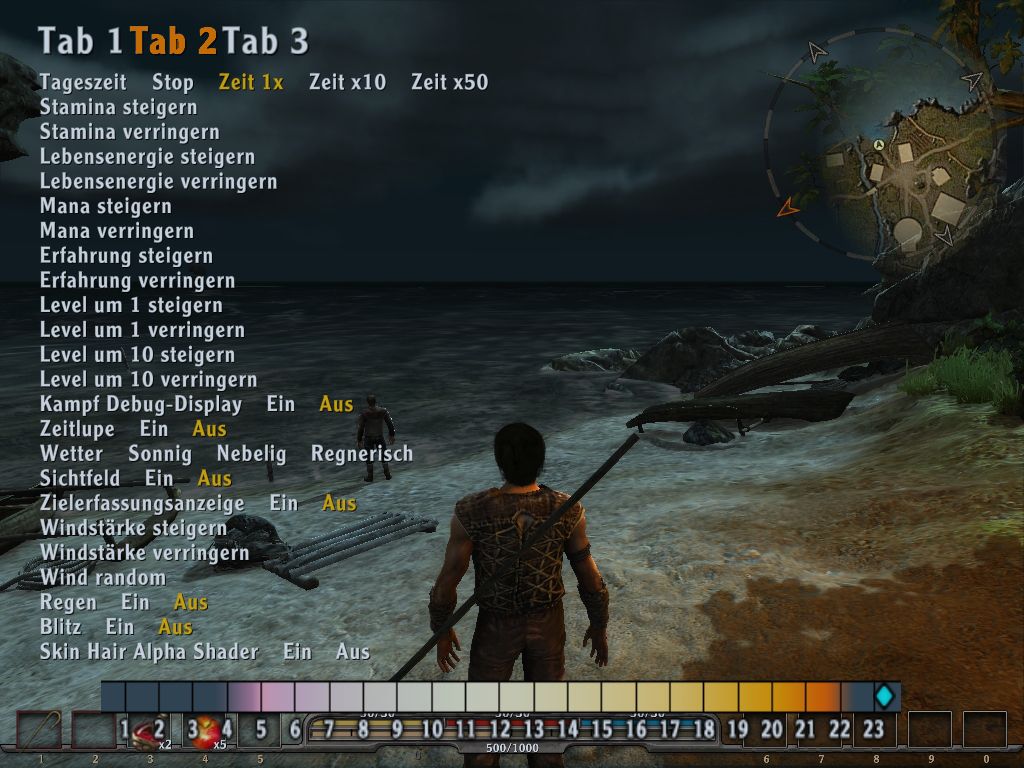1024x768 pixels.
Task: Select the Tab 2 heading
Action: [173, 41]
